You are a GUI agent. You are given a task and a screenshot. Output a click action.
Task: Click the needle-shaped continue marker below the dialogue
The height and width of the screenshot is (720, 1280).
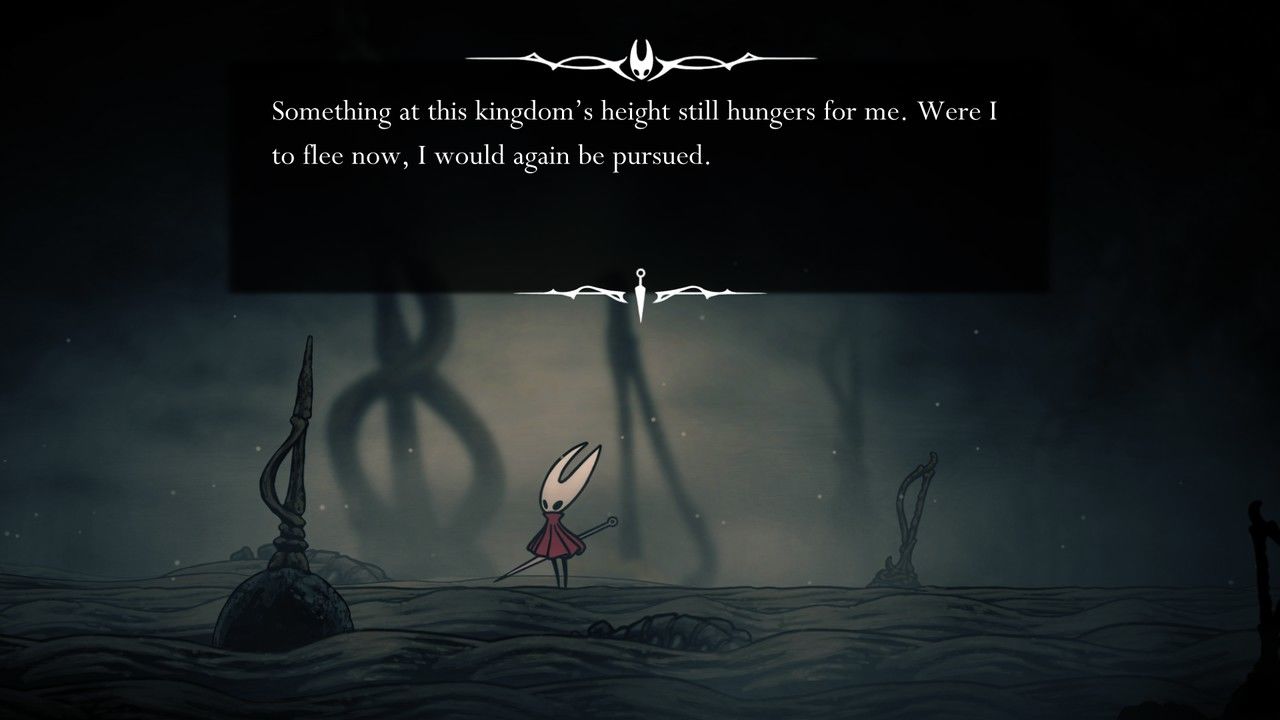pyautogui.click(x=640, y=293)
